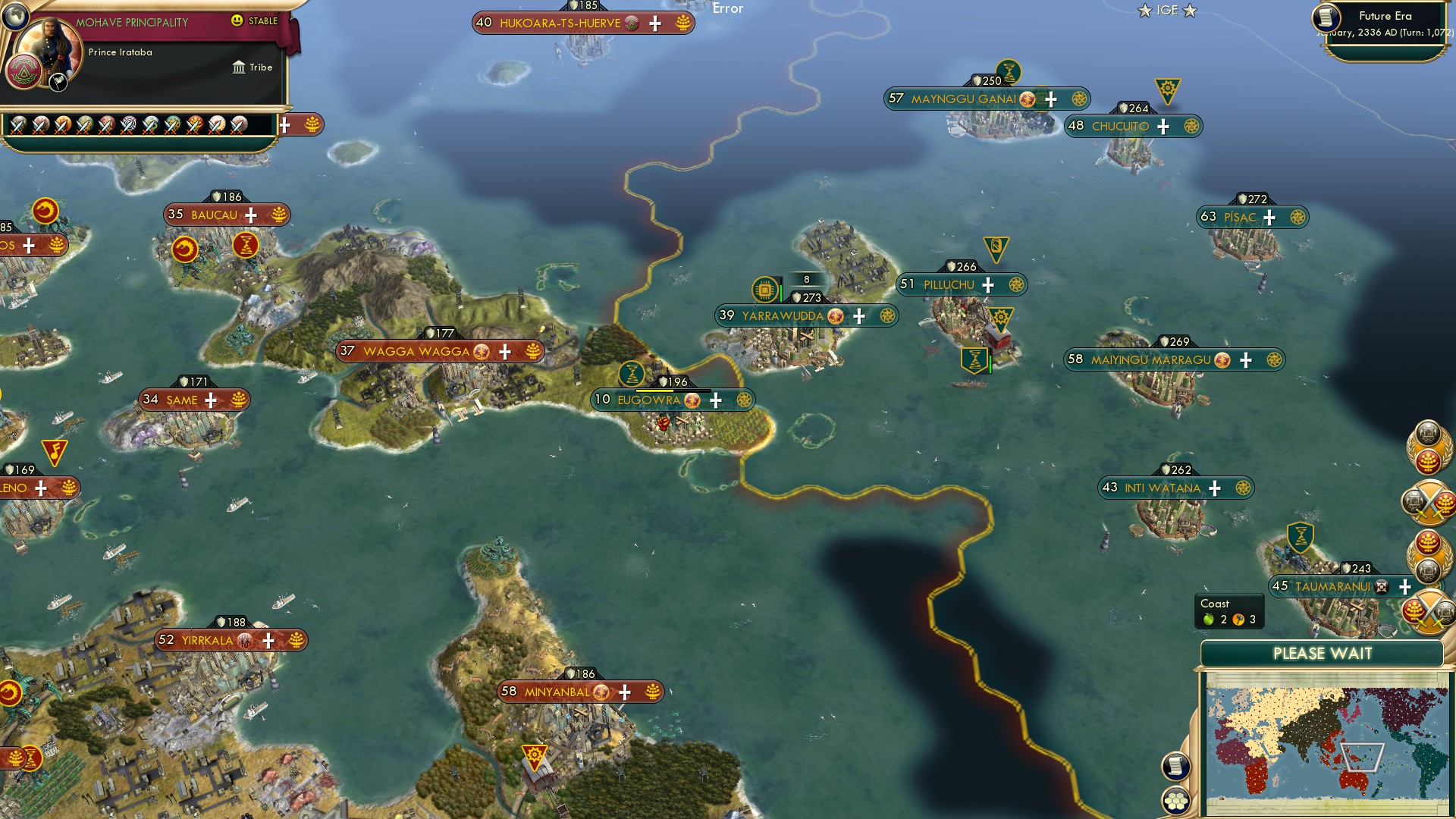The width and height of the screenshot is (1456, 819).
Task: Click the scroll notification log icon above the minimap
Action: pyautogui.click(x=1175, y=766)
